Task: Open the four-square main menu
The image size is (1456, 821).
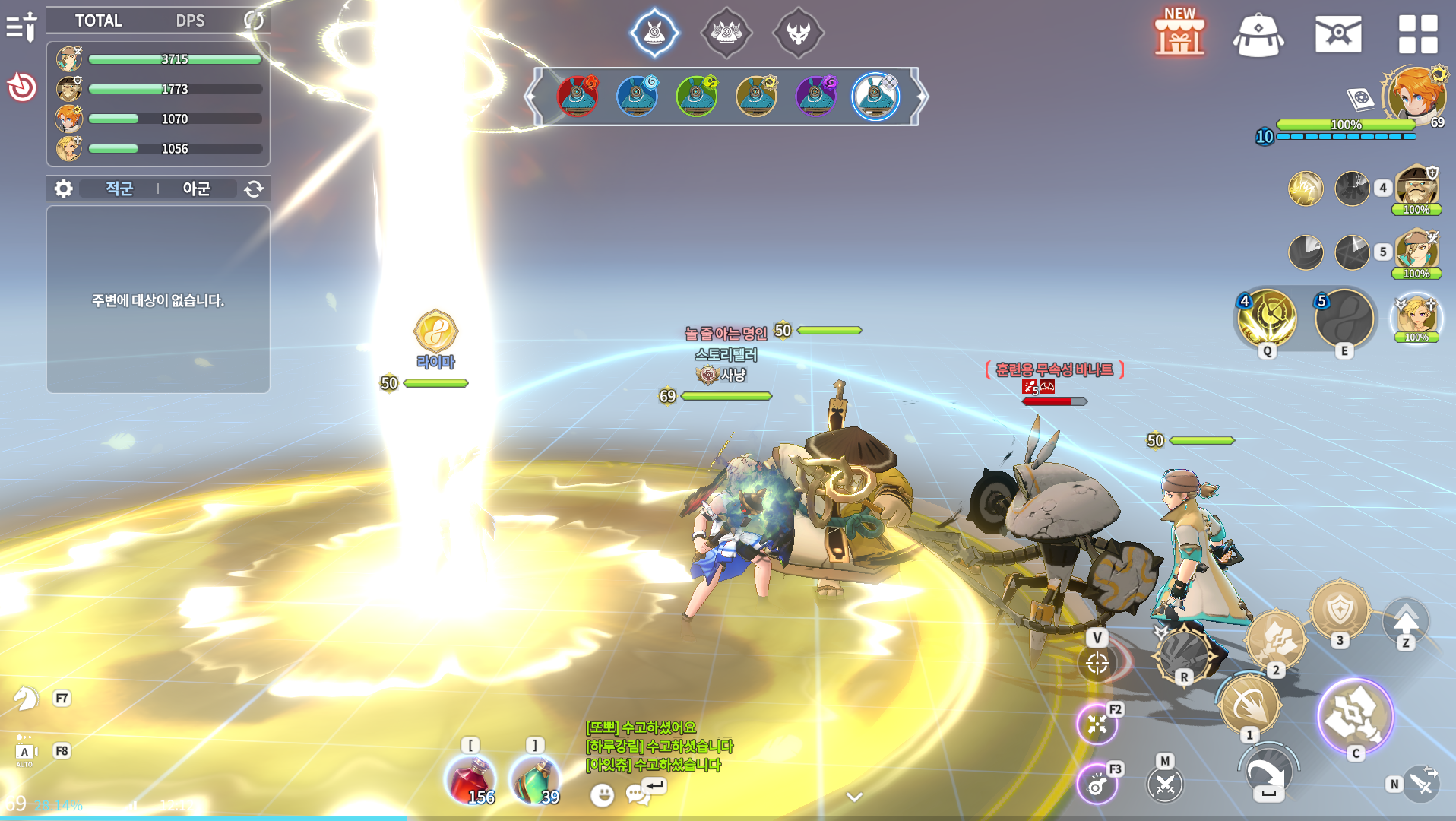Action: tap(1418, 34)
